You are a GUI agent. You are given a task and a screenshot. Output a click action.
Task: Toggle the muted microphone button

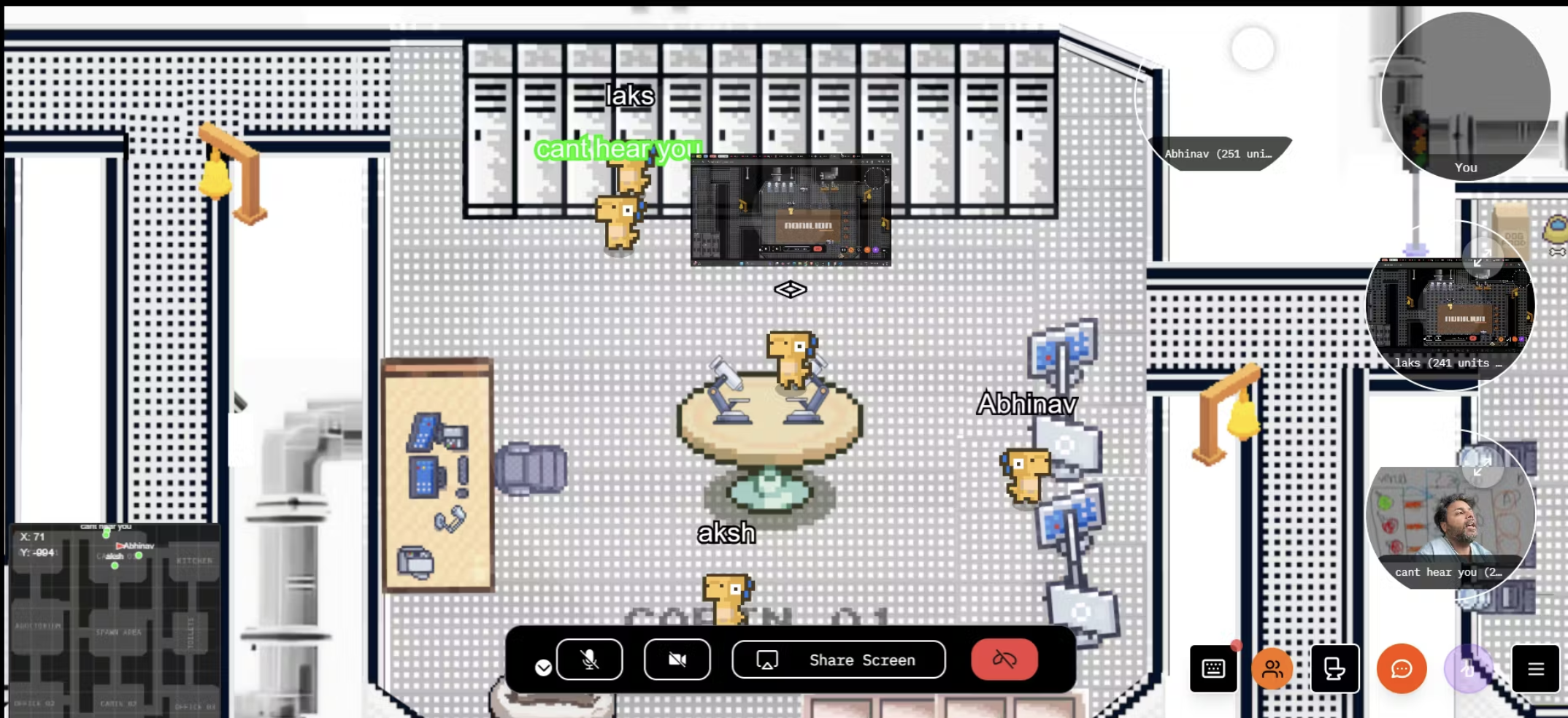point(589,660)
